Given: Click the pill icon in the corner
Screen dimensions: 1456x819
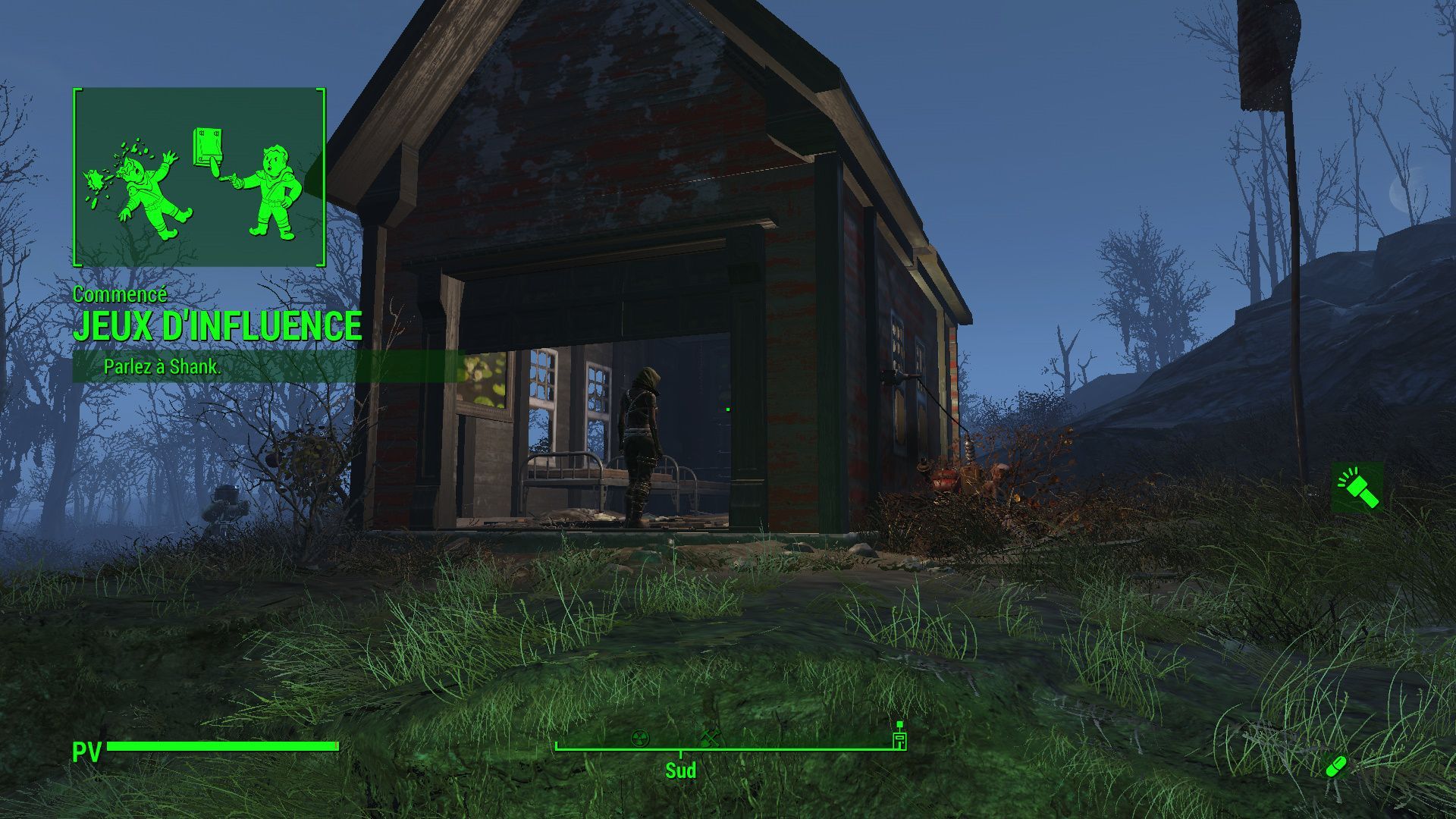Looking at the screenshot, I should 1336,767.
